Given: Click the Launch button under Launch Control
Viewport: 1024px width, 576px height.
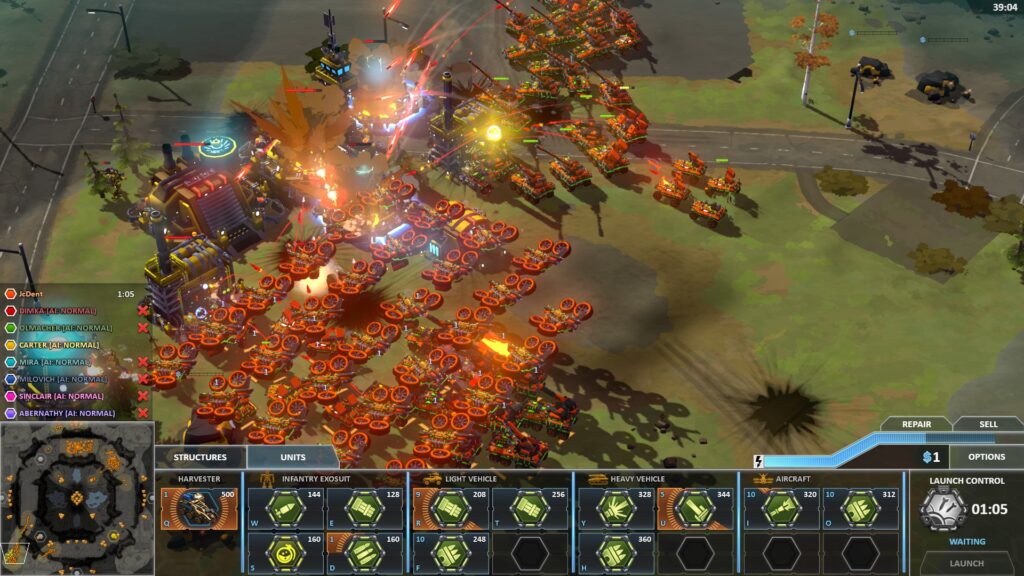Looking at the screenshot, I should tap(966, 563).
